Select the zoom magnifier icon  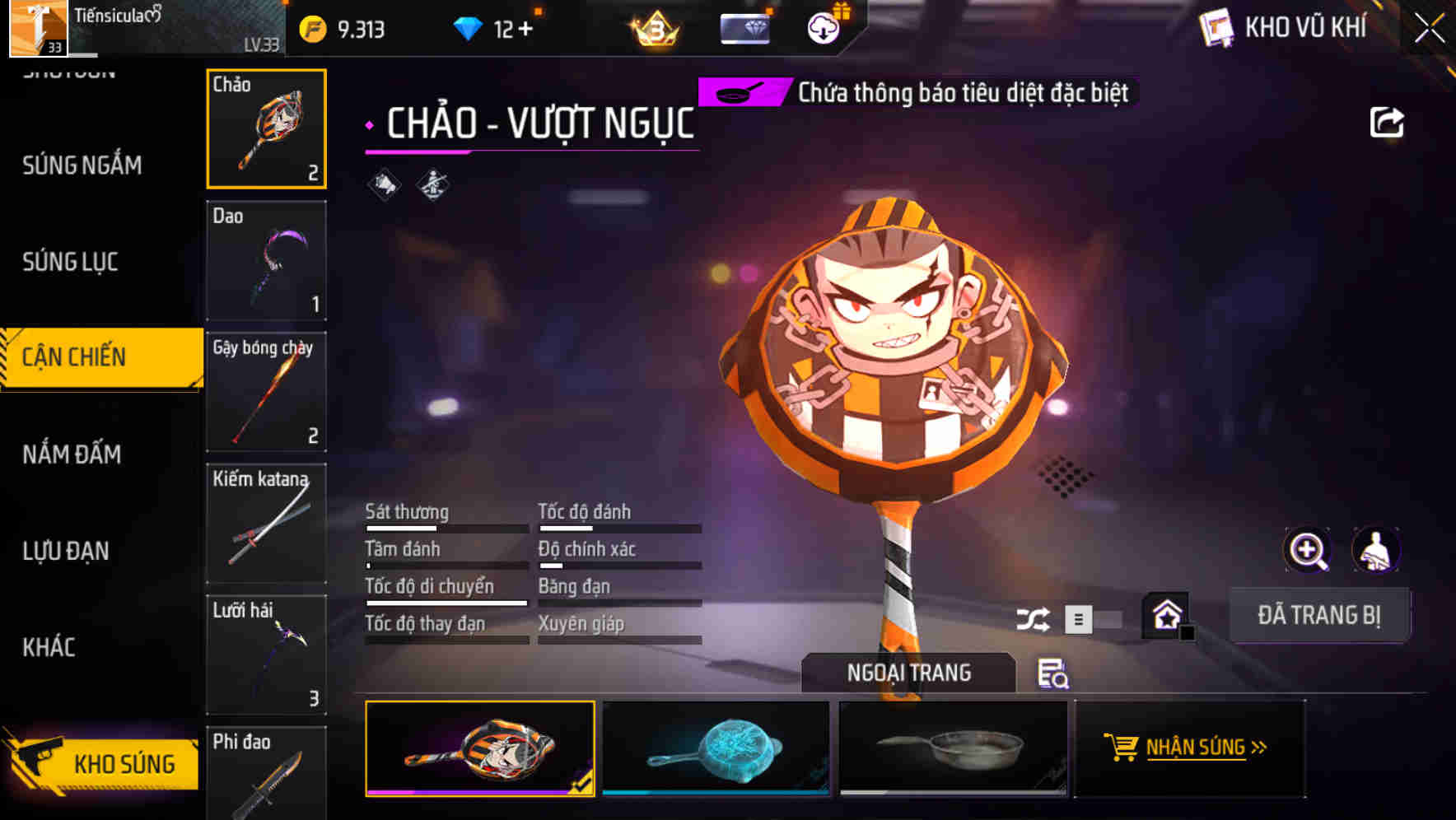point(1309,550)
